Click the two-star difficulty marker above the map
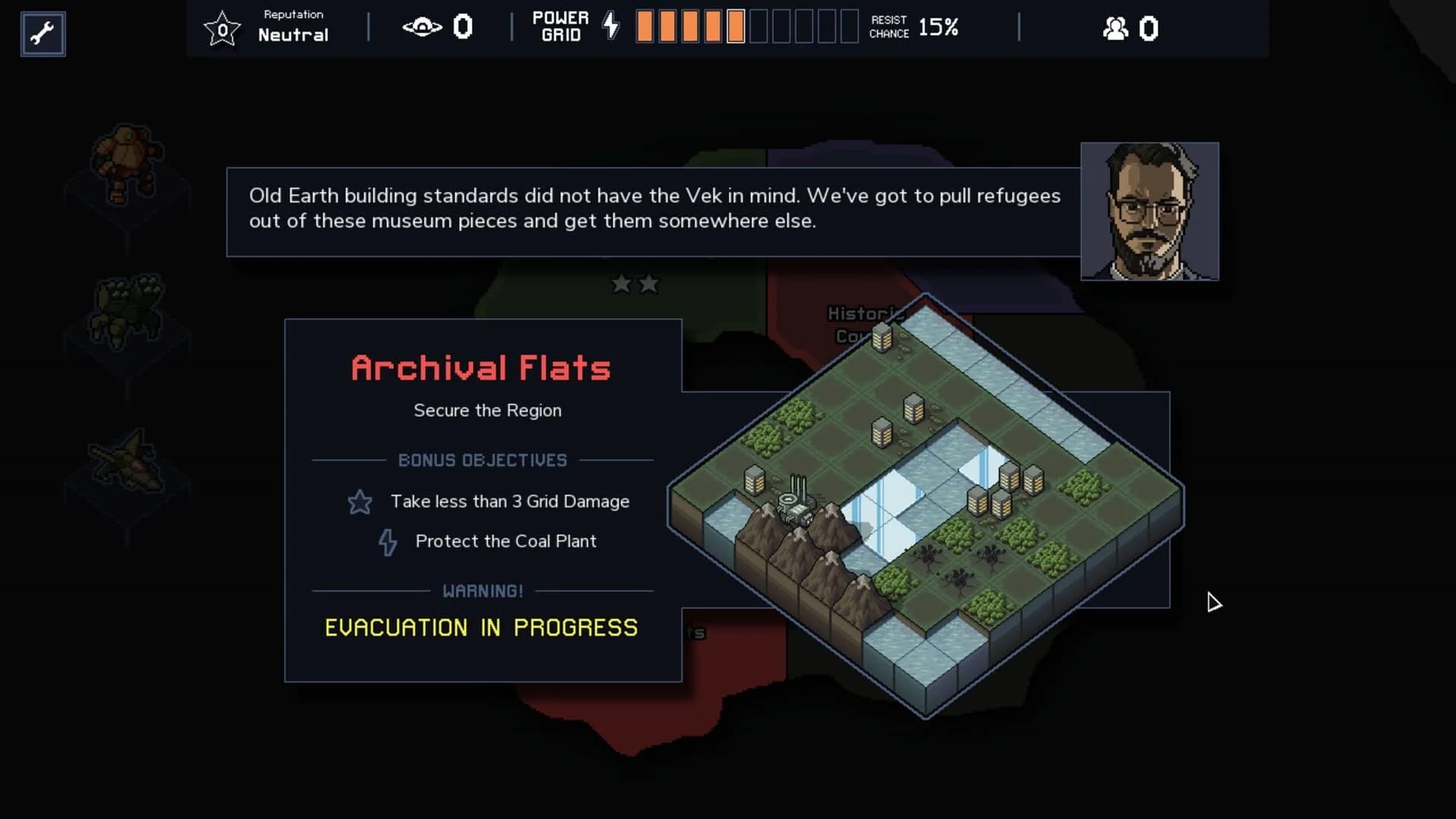 click(x=635, y=284)
